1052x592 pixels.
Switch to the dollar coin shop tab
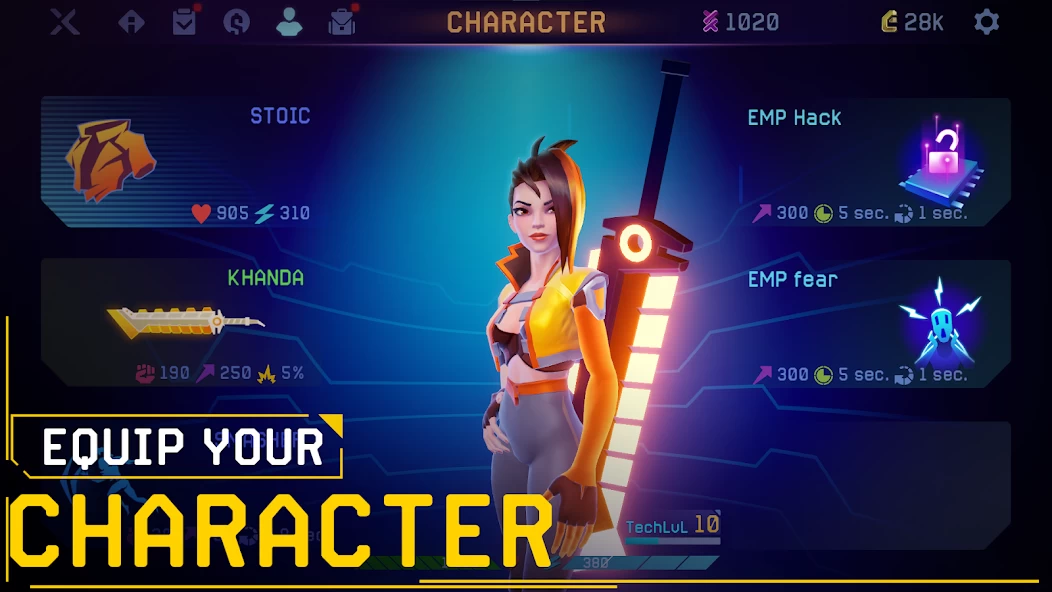tap(237, 22)
